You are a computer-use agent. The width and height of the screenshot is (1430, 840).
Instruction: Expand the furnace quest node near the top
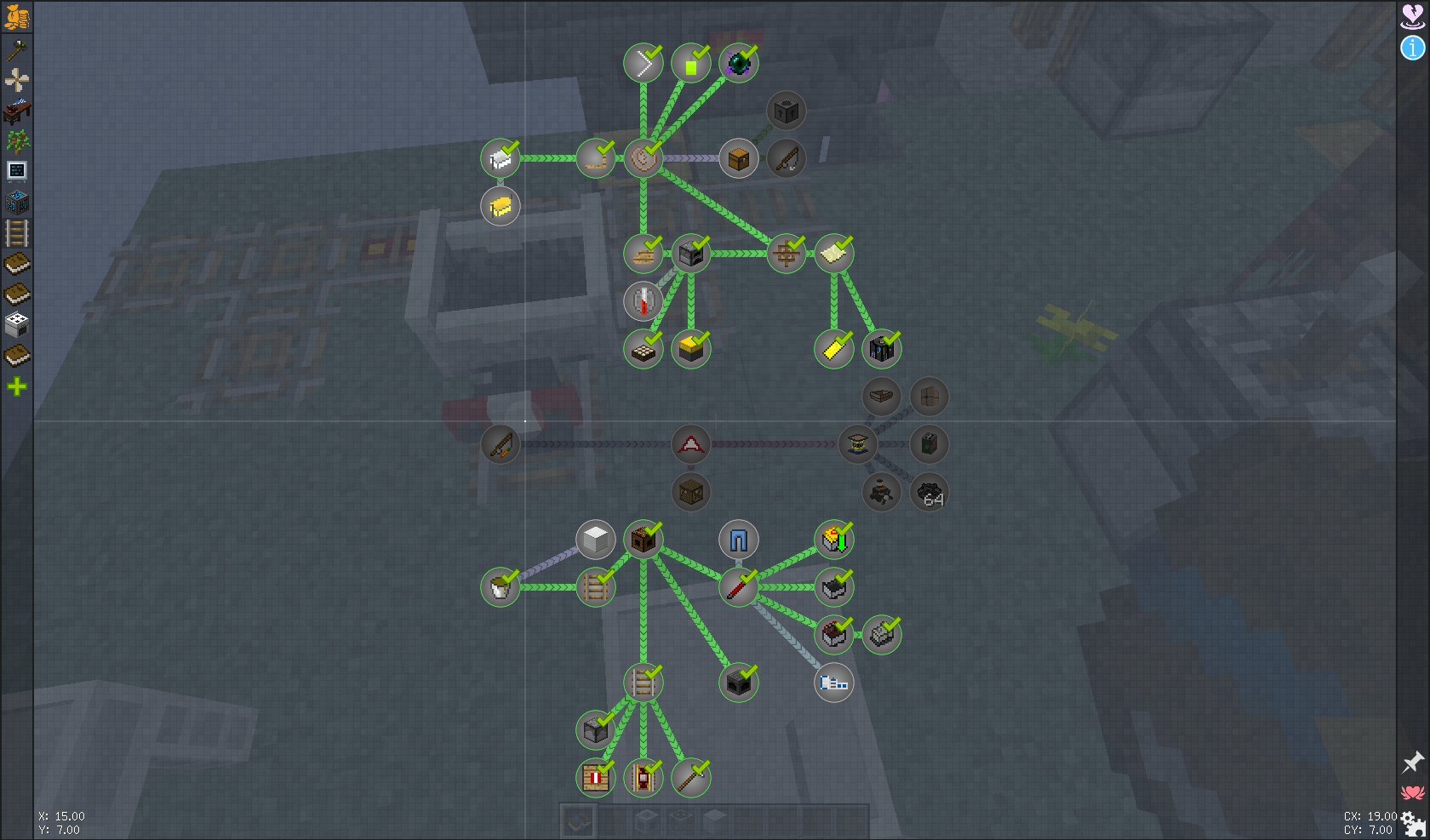786,110
